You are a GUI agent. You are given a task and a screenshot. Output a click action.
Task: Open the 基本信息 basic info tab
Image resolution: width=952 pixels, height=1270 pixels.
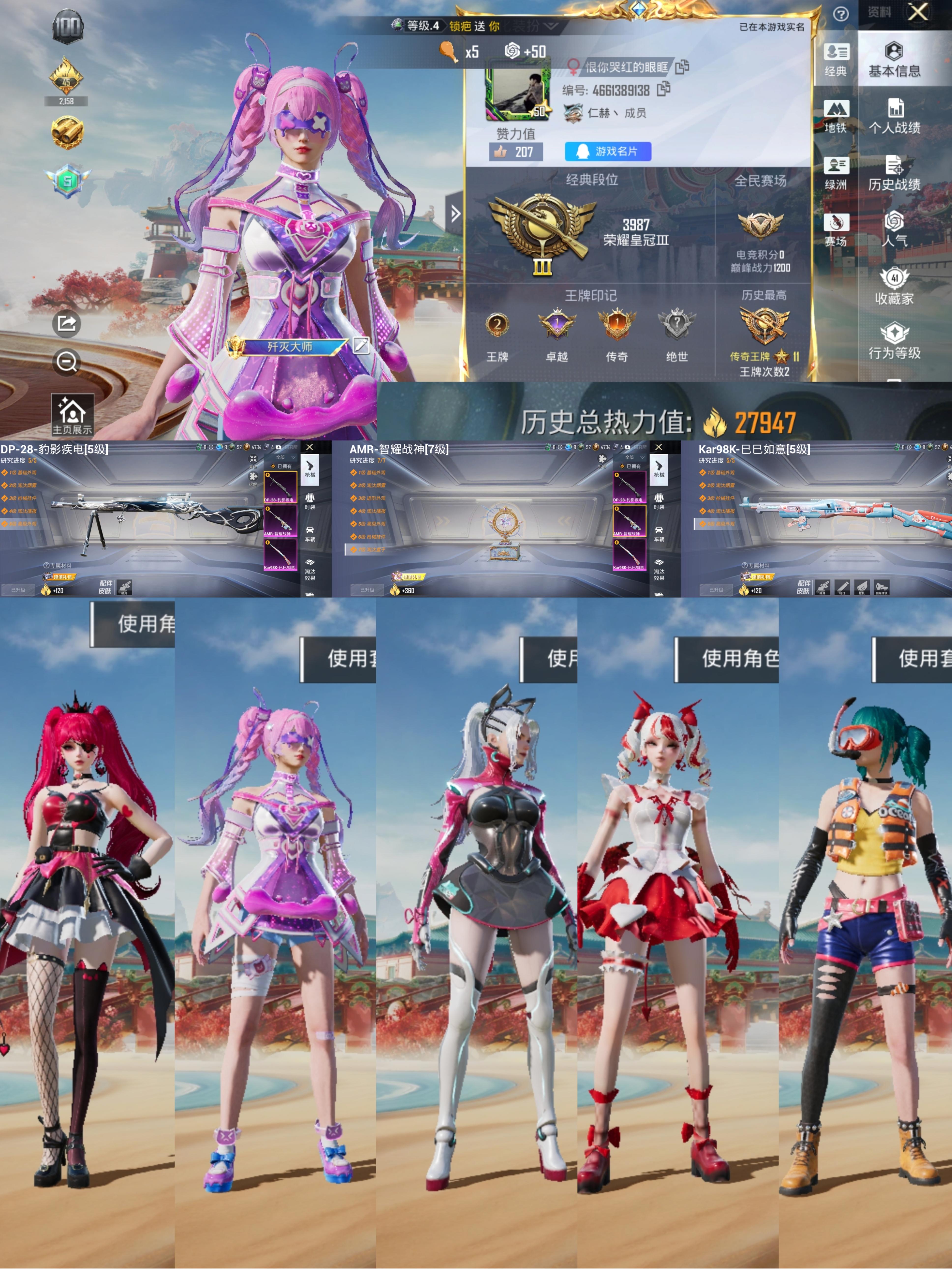coord(894,60)
